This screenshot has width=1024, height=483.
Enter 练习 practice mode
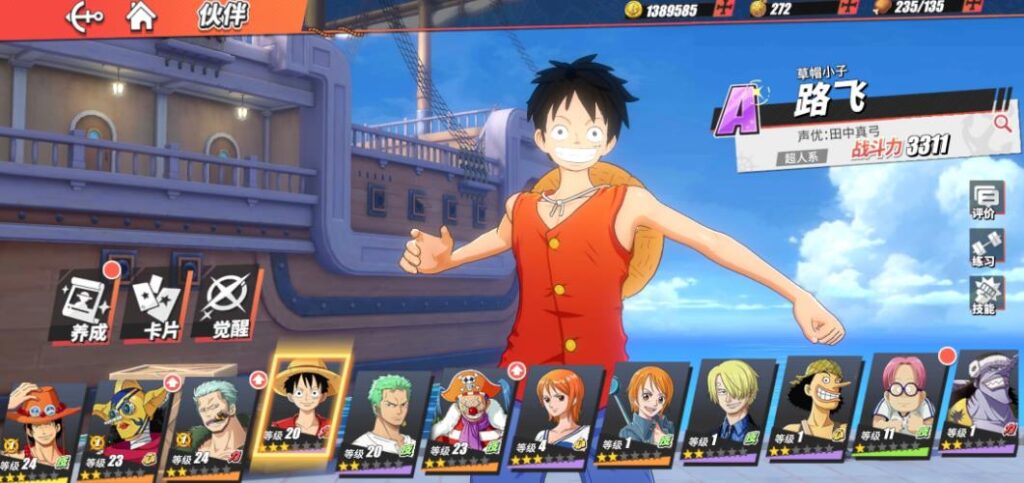(x=985, y=248)
